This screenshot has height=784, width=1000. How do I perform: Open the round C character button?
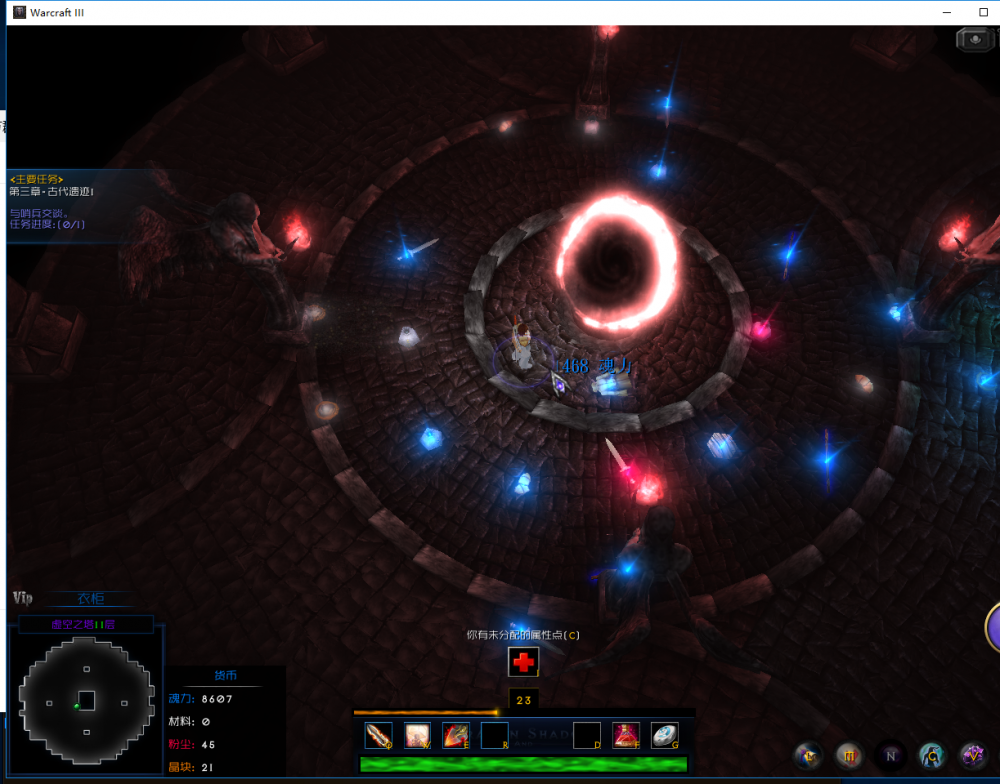932,756
